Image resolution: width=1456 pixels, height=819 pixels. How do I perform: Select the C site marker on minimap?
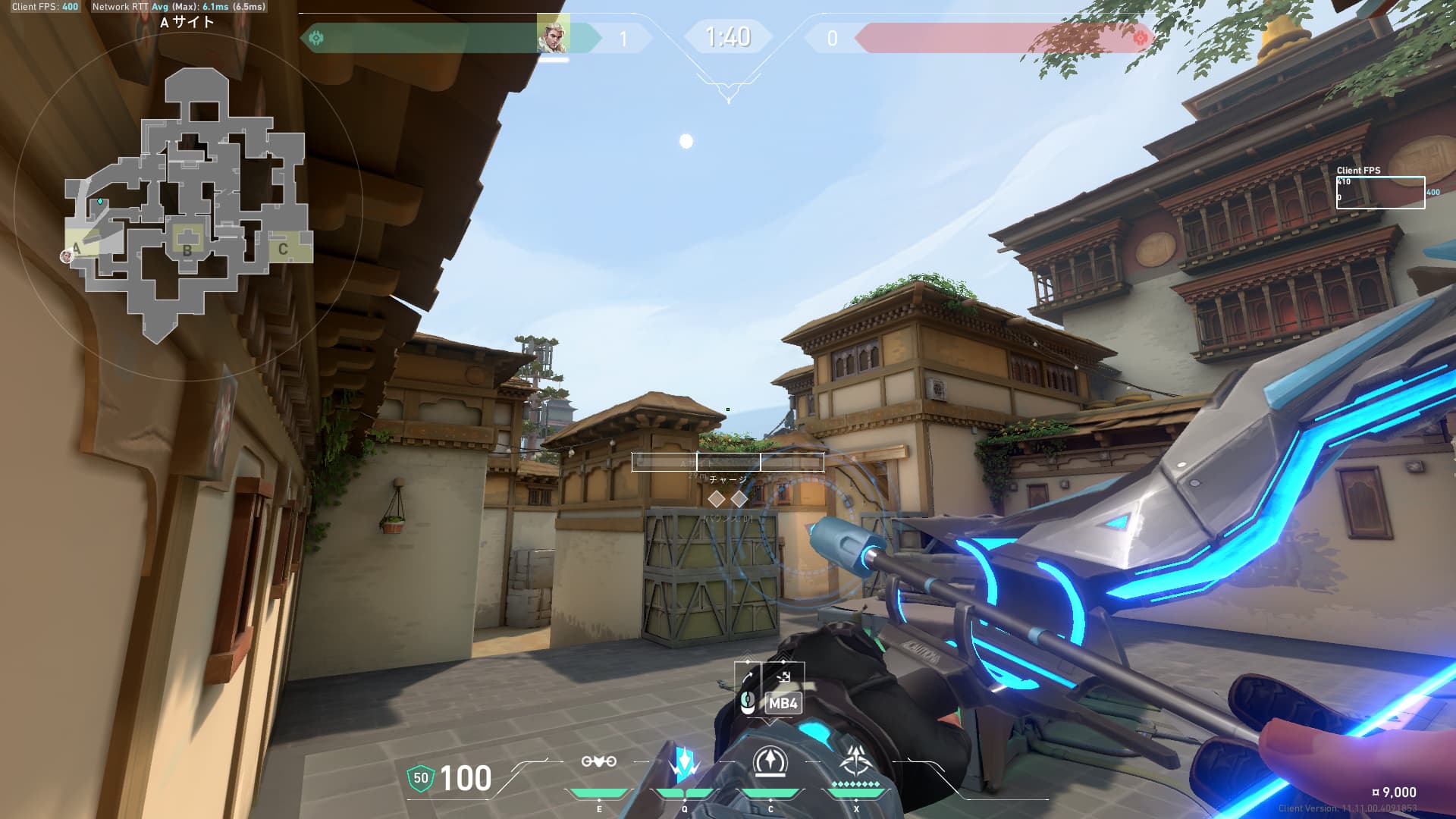pos(283,249)
